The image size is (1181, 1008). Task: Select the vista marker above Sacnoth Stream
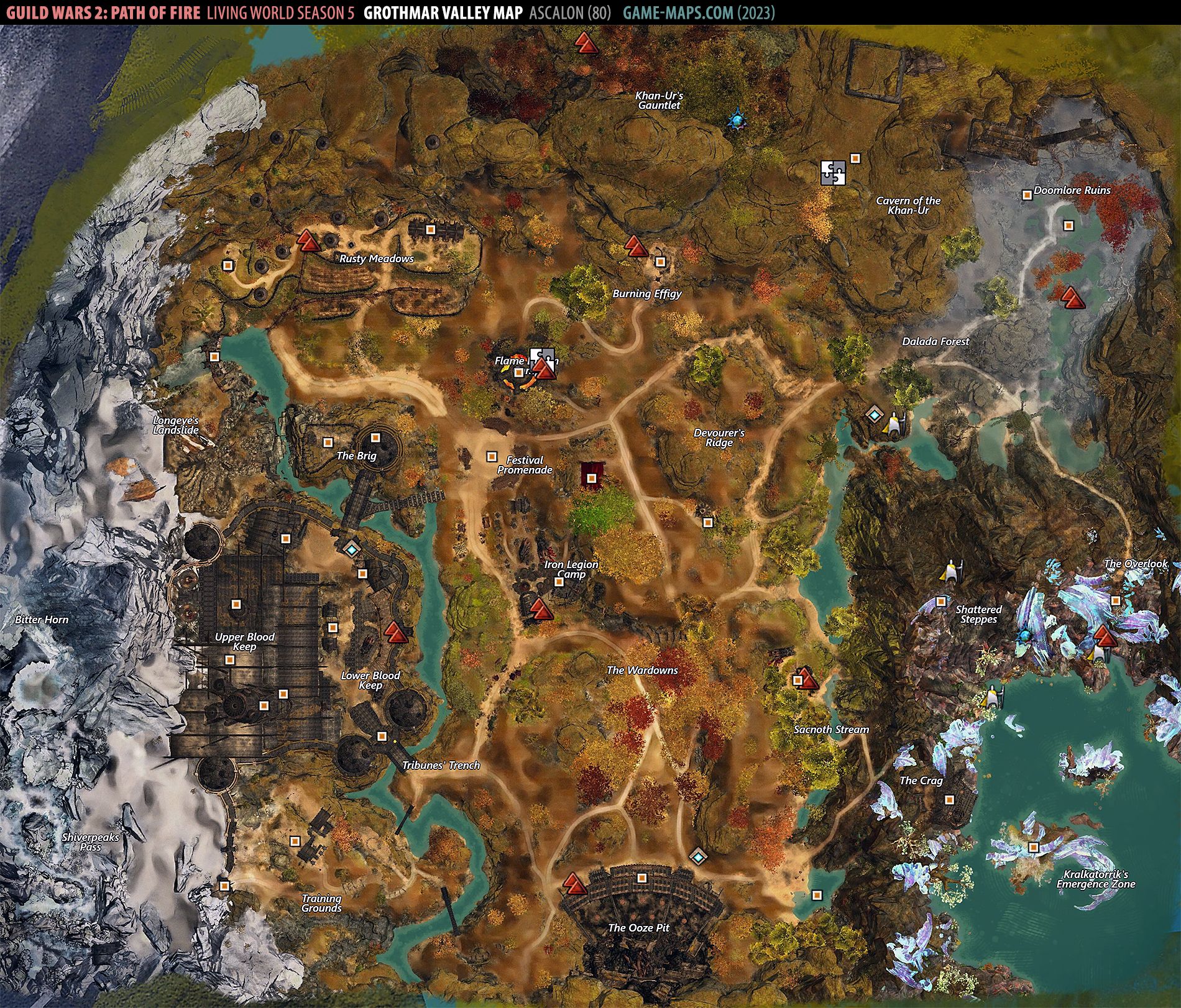(x=807, y=679)
